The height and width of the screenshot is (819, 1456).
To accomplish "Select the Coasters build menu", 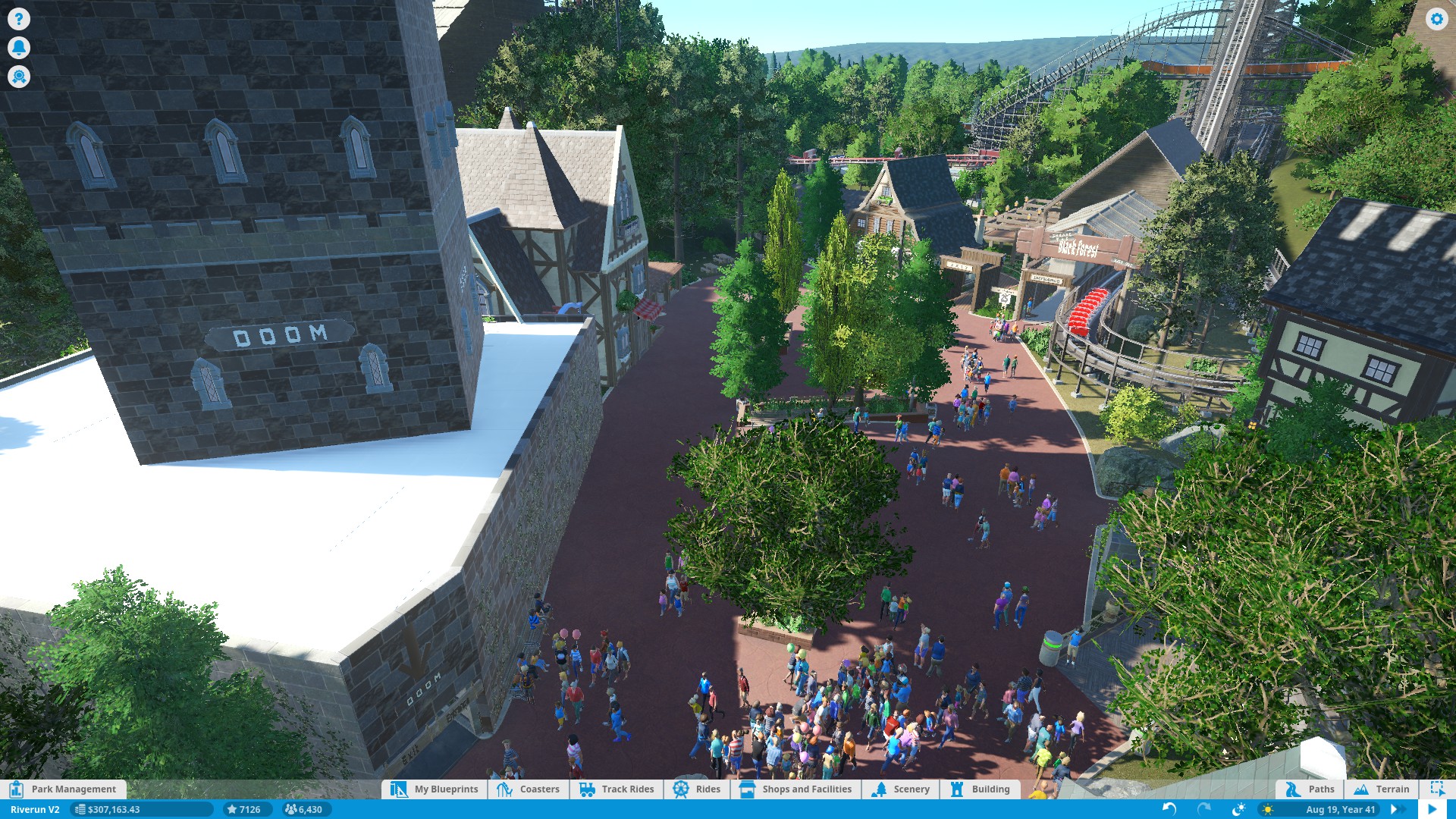I will point(529,789).
